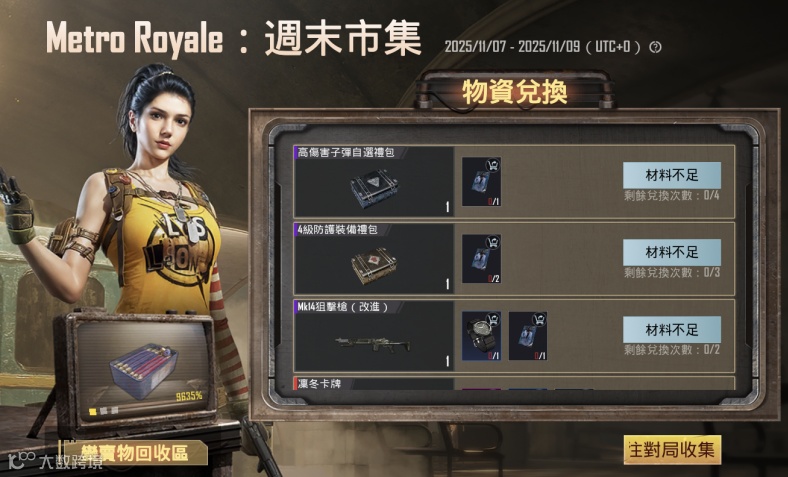788x477 pixels.
Task: Click the question mark help icon beside the dates
Action: tap(656, 47)
